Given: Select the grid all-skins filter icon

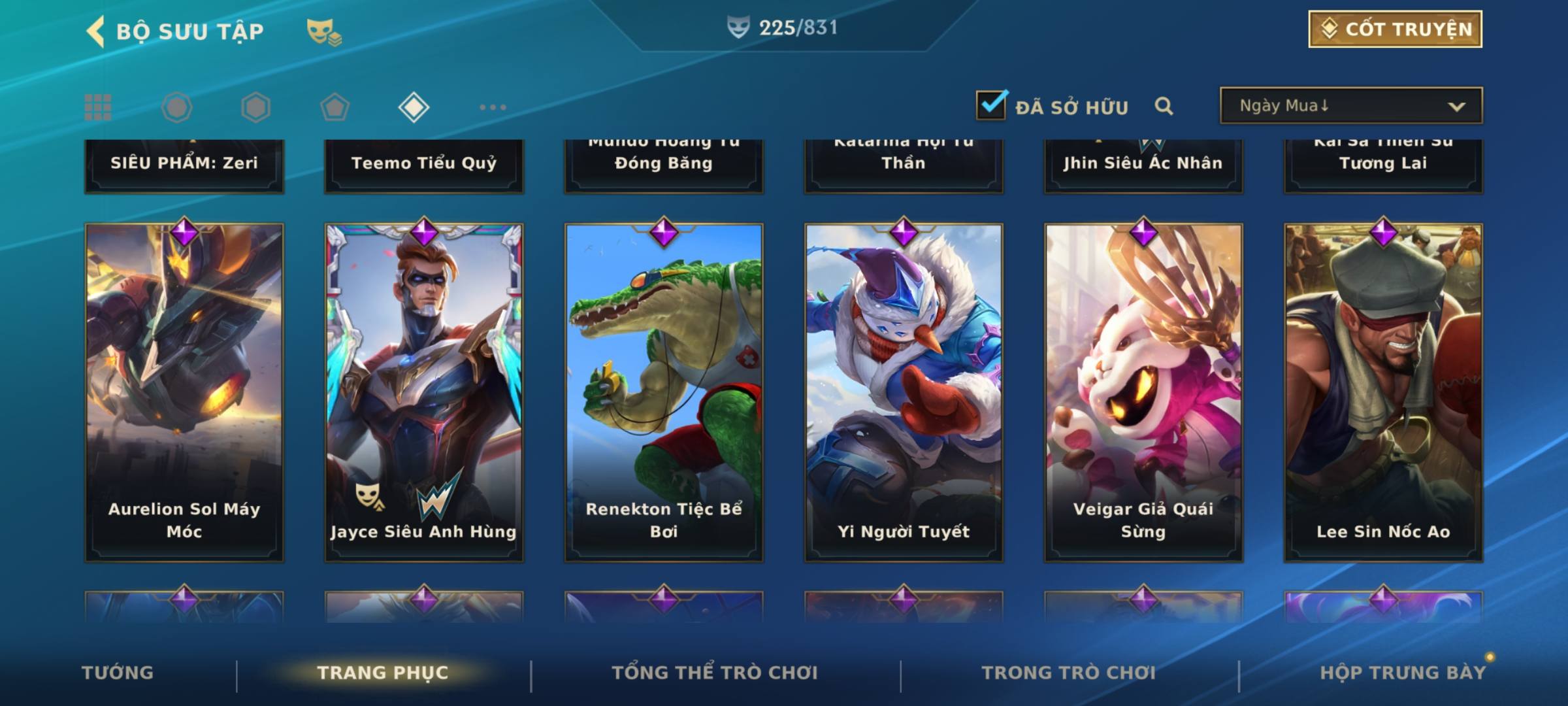Looking at the screenshot, I should coord(98,107).
